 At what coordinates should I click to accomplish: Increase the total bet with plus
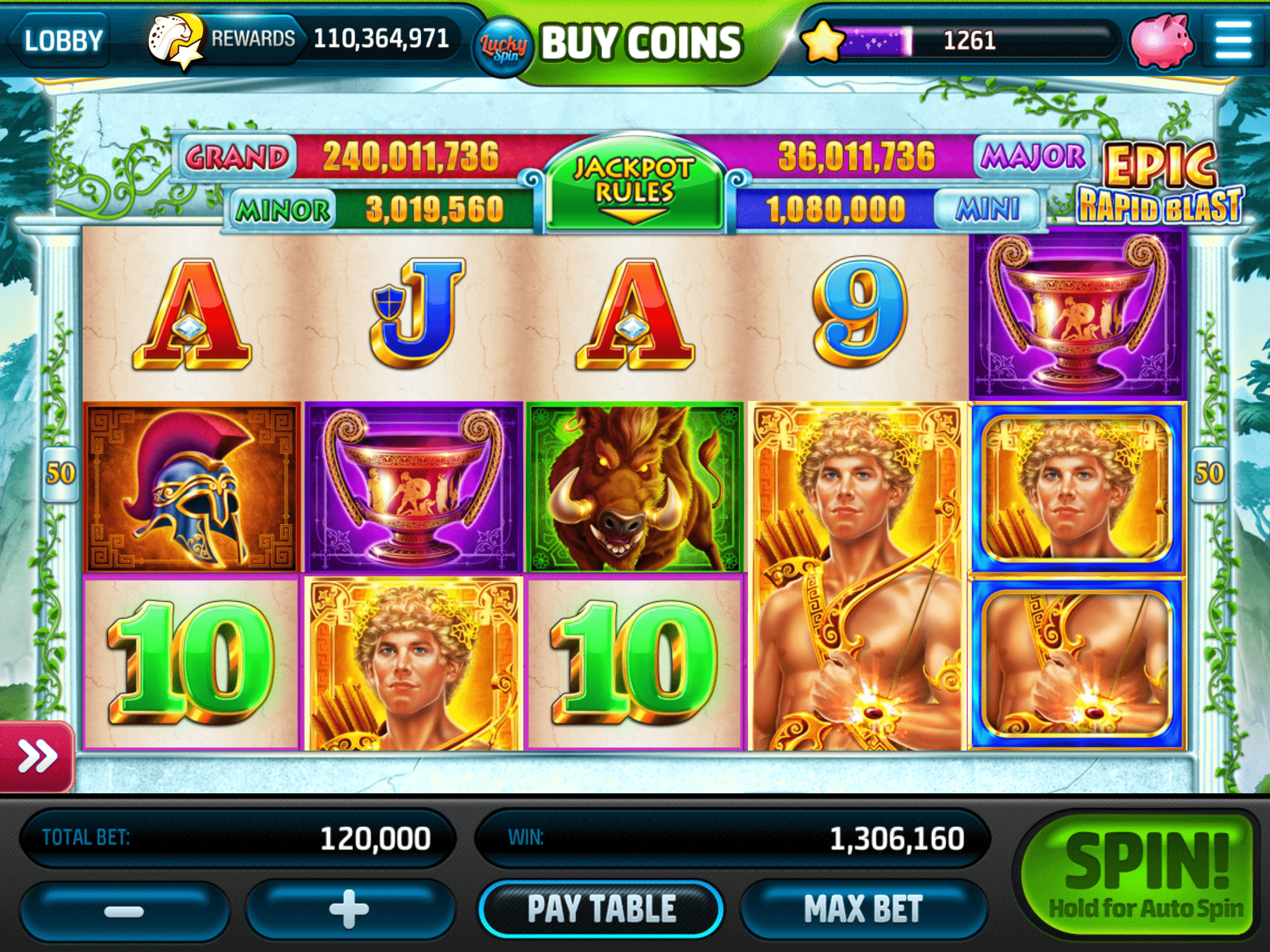(349, 910)
